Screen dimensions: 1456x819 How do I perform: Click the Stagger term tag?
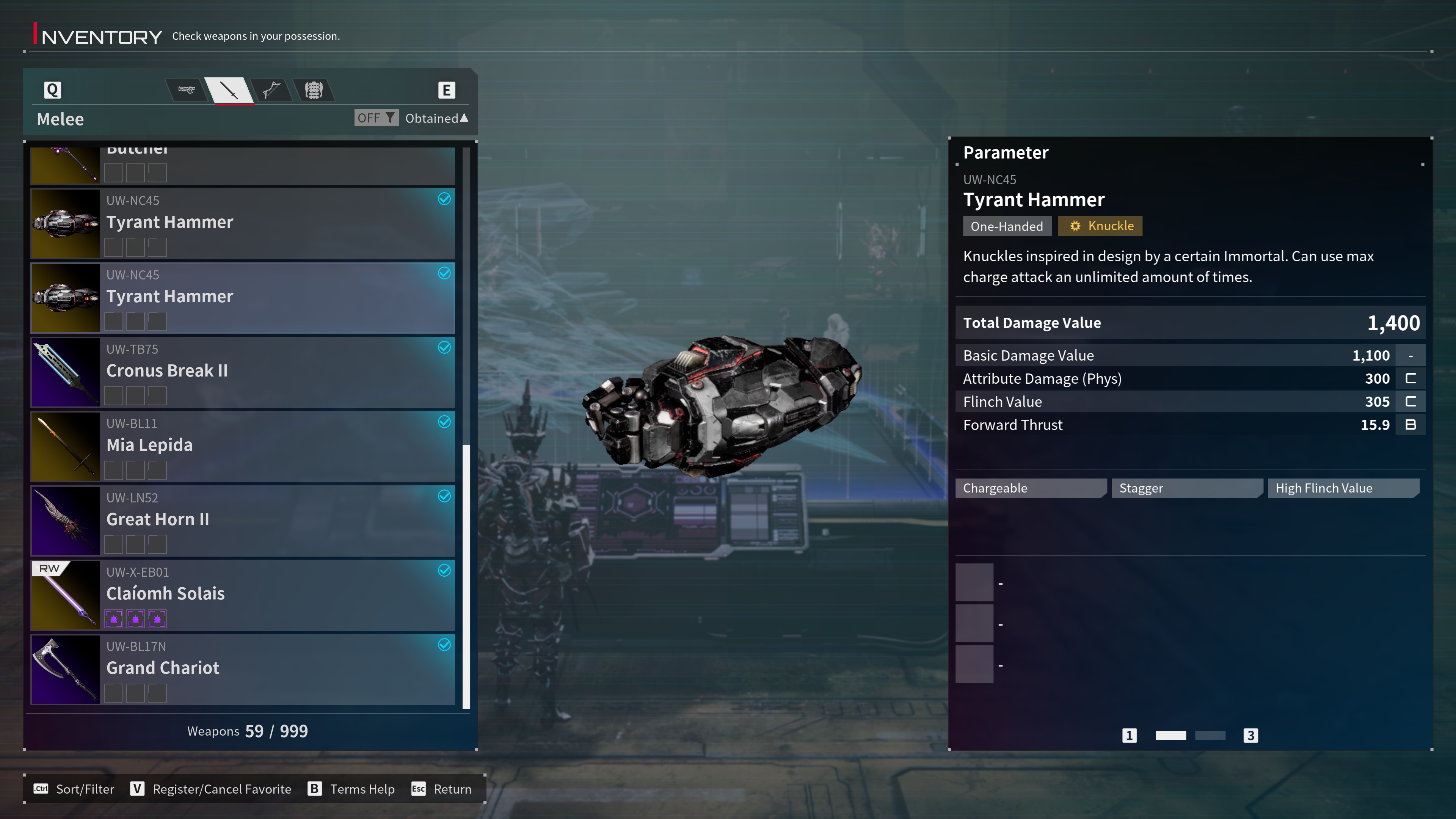[1186, 488]
